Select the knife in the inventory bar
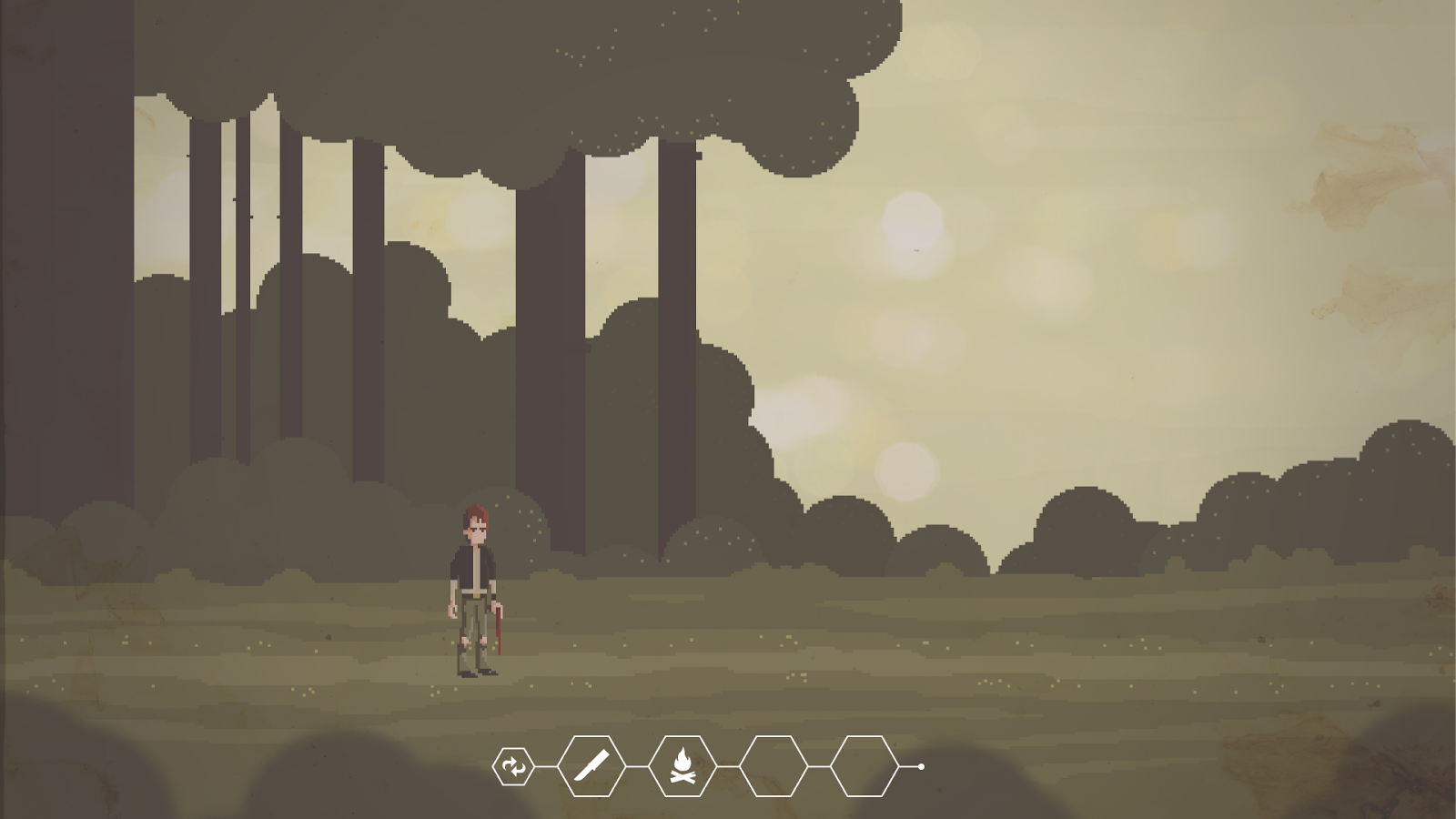This screenshot has width=1456, height=819. click(591, 767)
